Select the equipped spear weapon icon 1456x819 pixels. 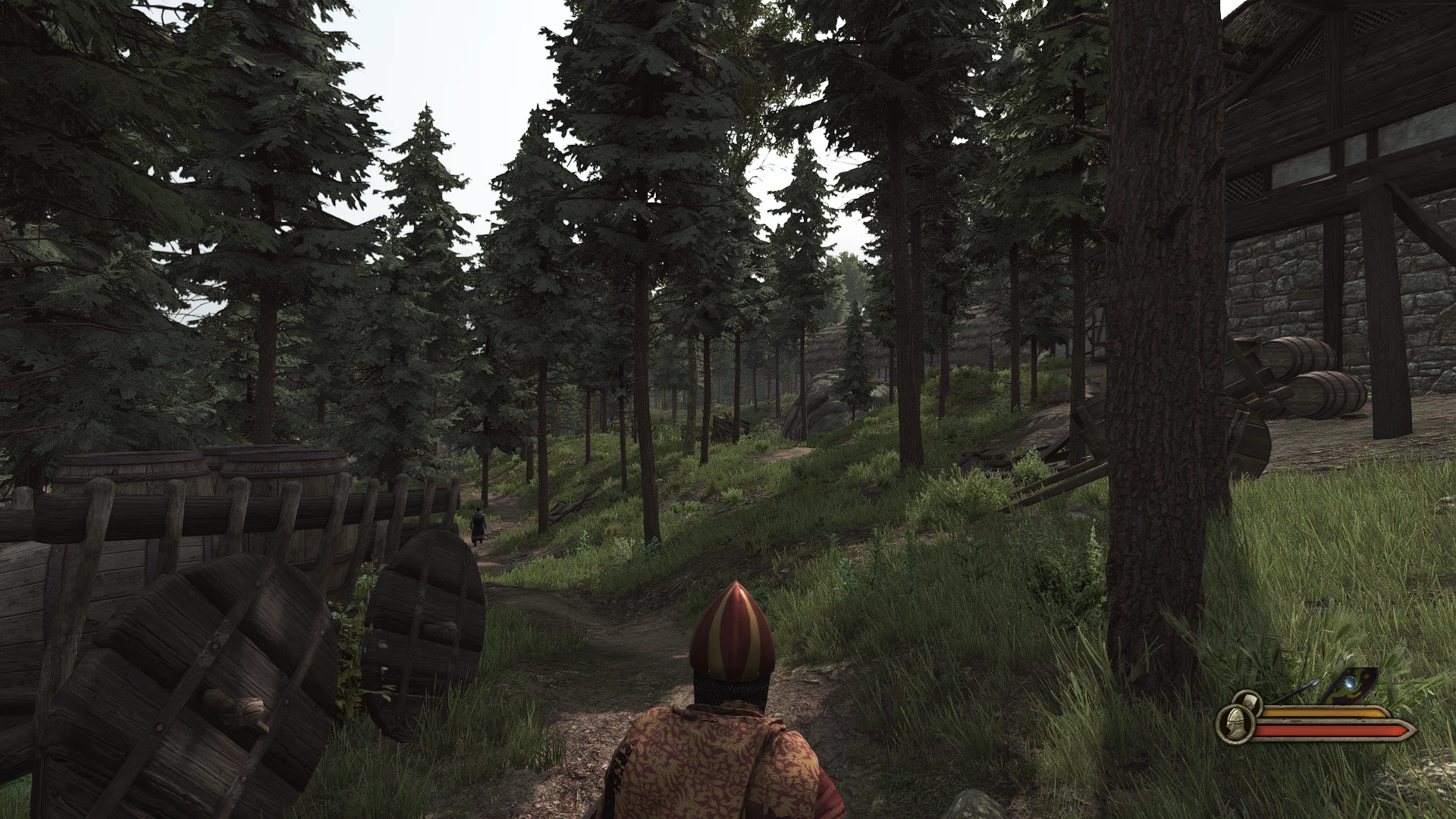(x=1297, y=692)
